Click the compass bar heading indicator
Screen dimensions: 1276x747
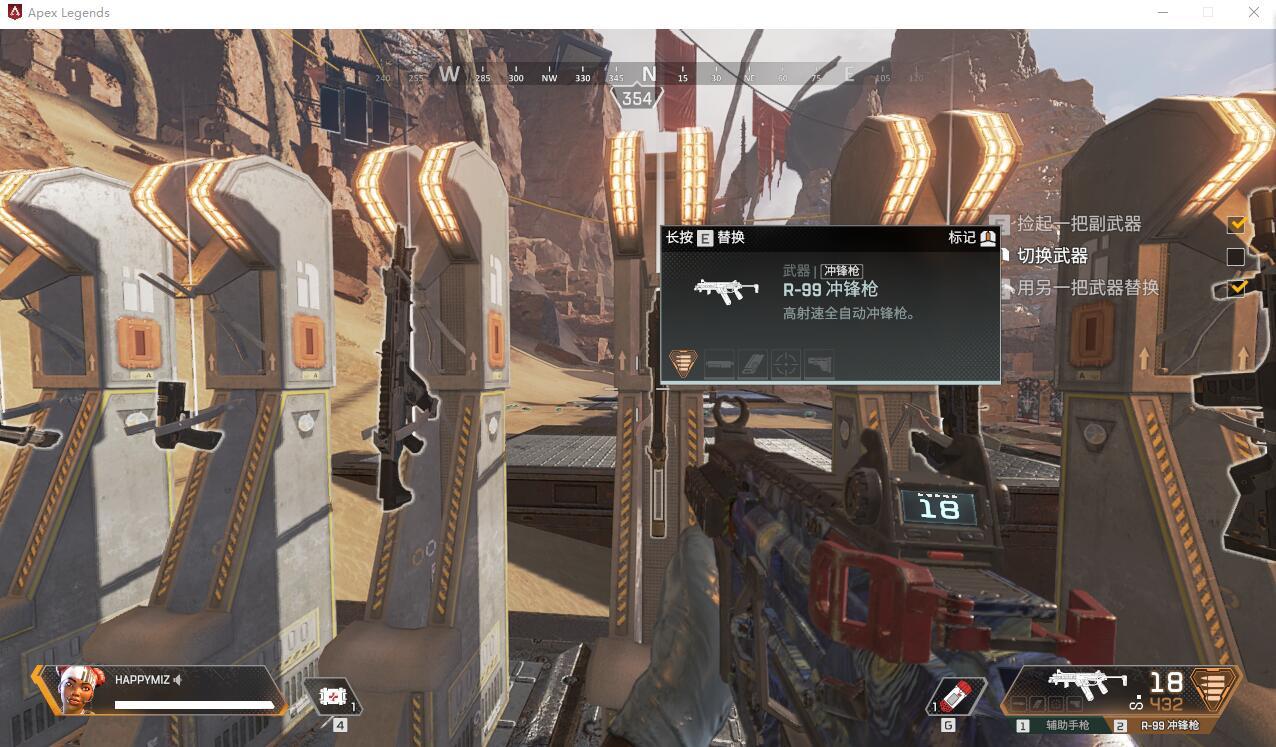coord(637,98)
